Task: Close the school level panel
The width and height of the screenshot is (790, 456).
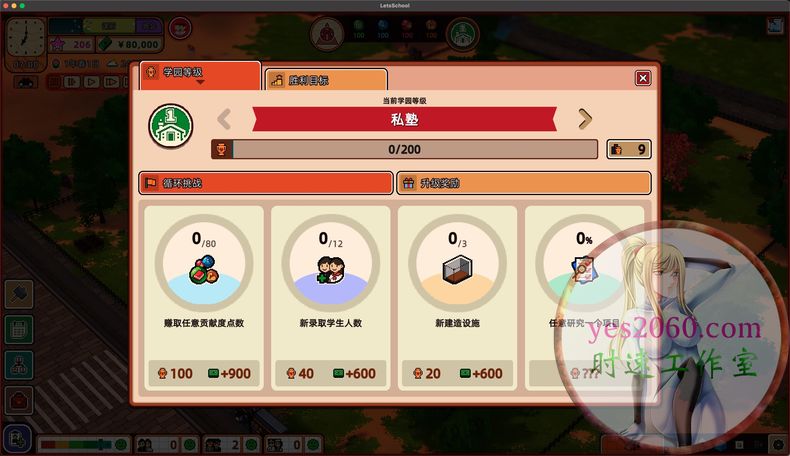Action: pyautogui.click(x=642, y=78)
